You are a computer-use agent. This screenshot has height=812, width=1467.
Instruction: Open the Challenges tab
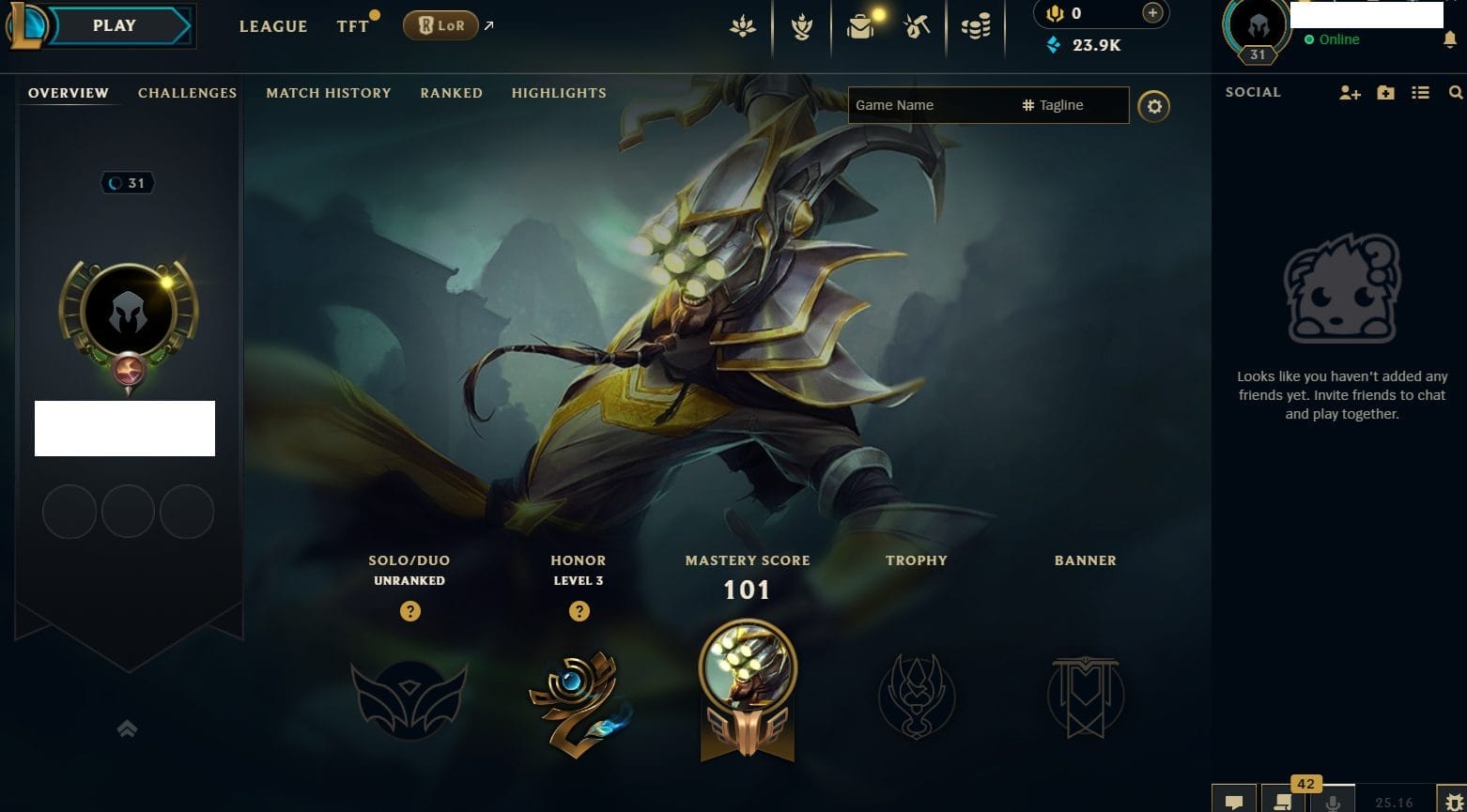tap(187, 93)
